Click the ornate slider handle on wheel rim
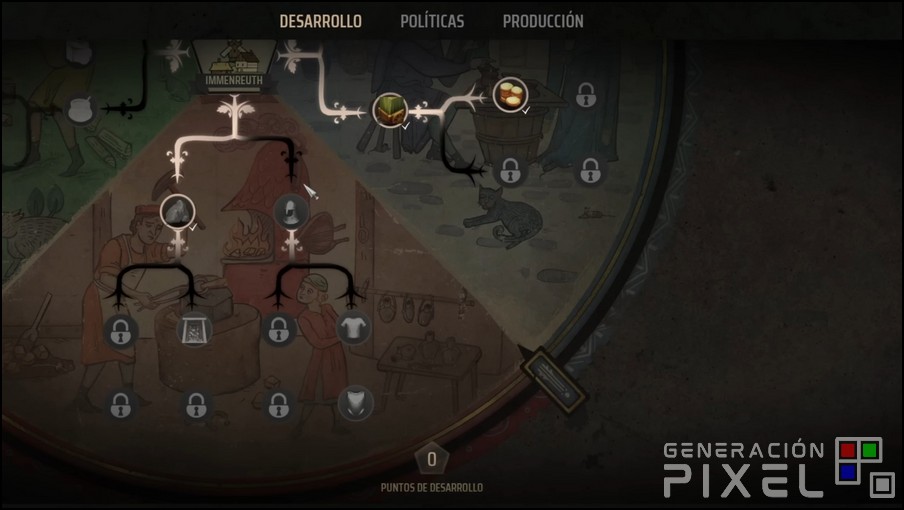904x510 pixels. point(551,378)
